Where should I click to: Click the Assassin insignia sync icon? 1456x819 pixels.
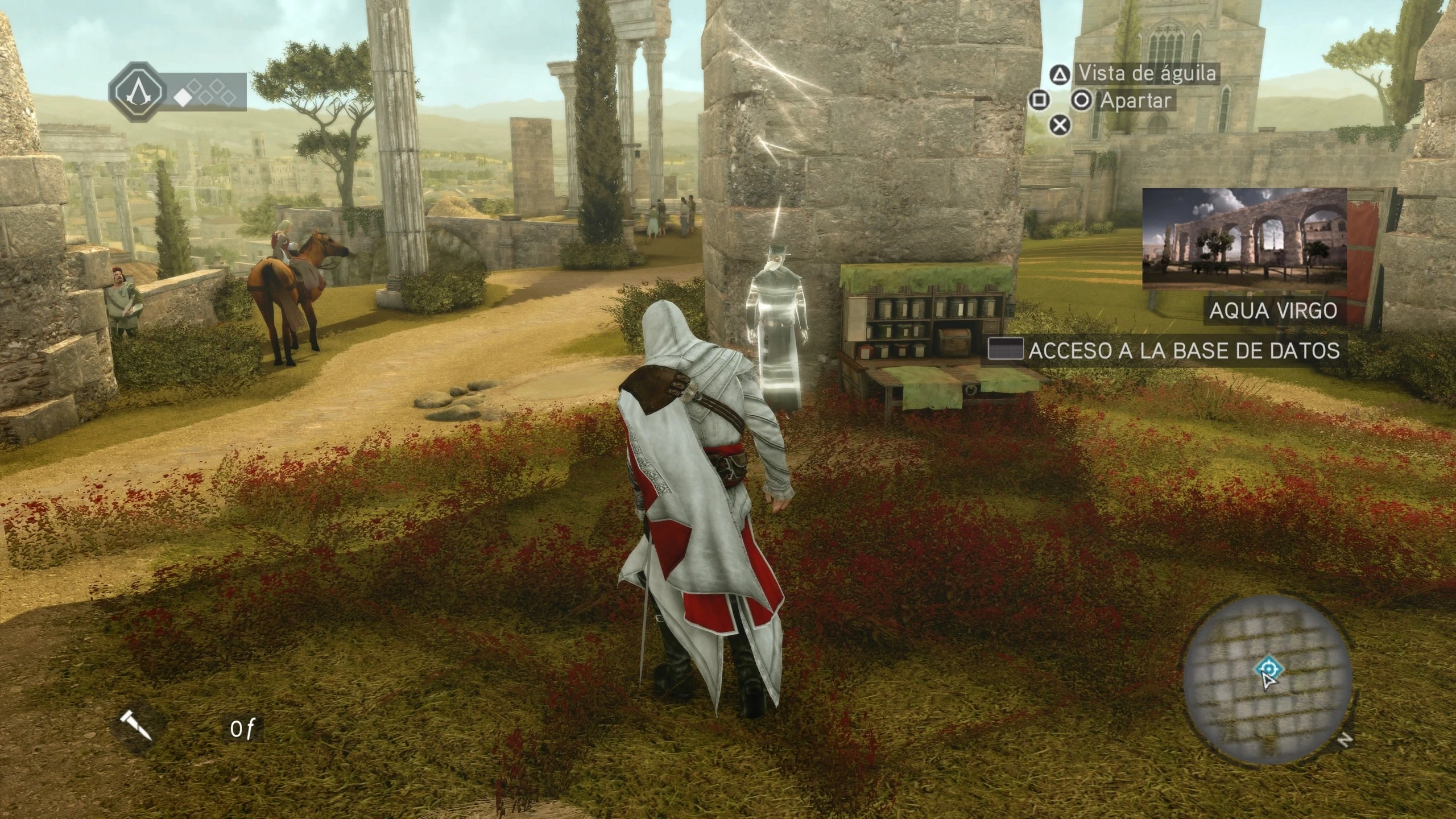[x=139, y=91]
